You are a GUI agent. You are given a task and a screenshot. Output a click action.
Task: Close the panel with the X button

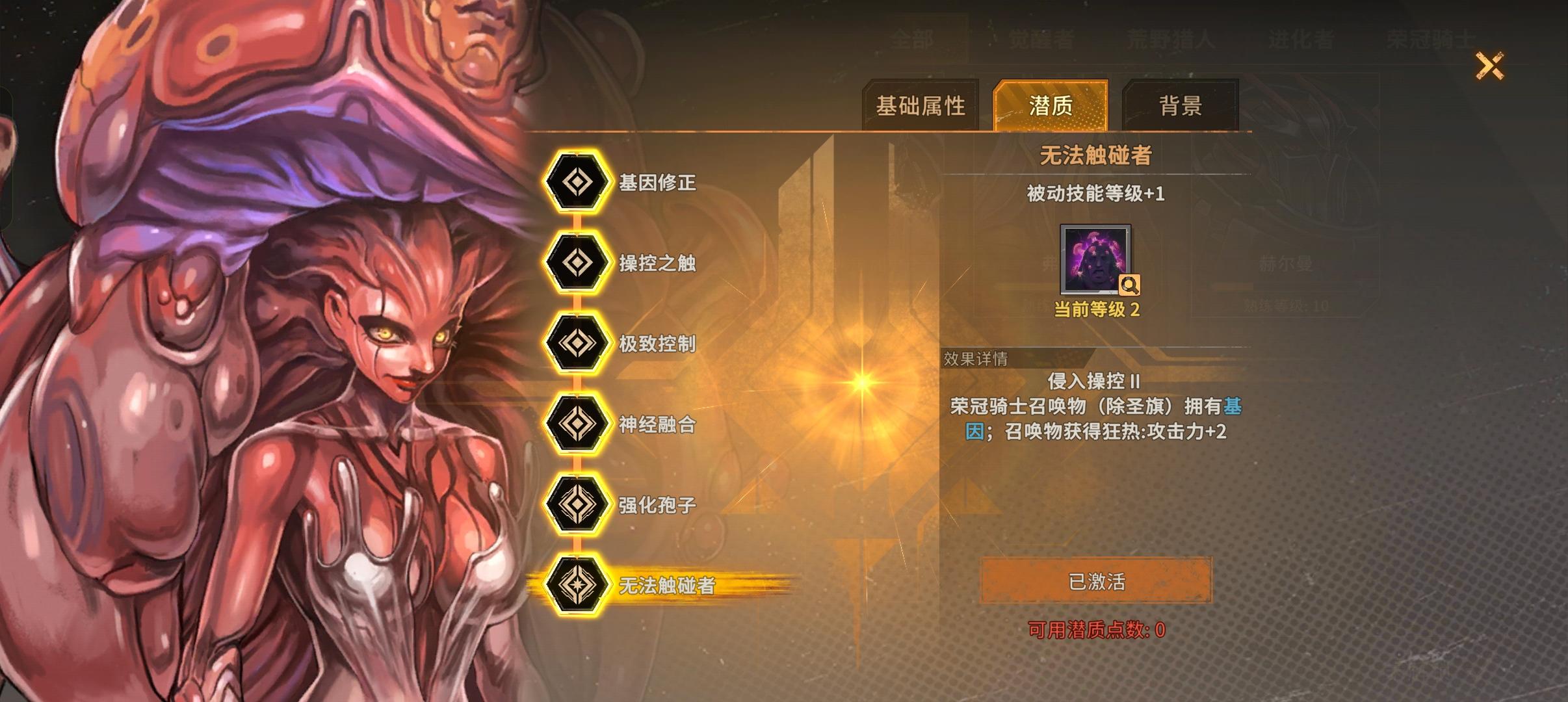coord(1491,65)
